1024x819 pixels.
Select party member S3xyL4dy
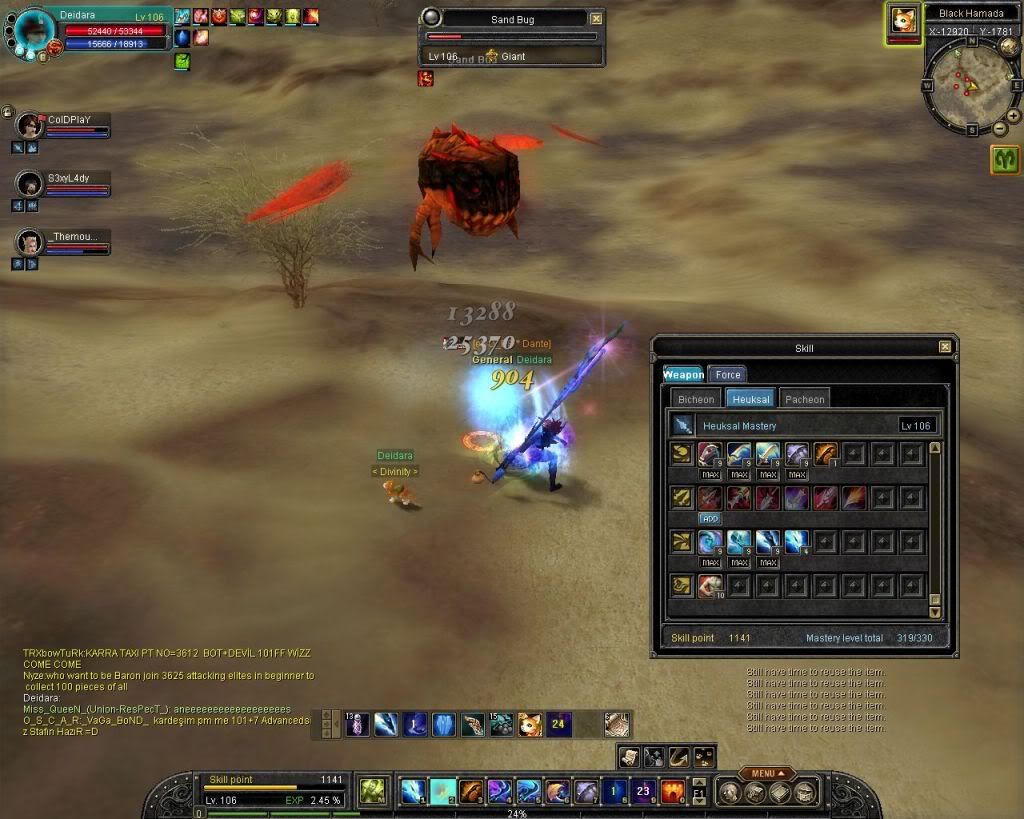(x=29, y=184)
